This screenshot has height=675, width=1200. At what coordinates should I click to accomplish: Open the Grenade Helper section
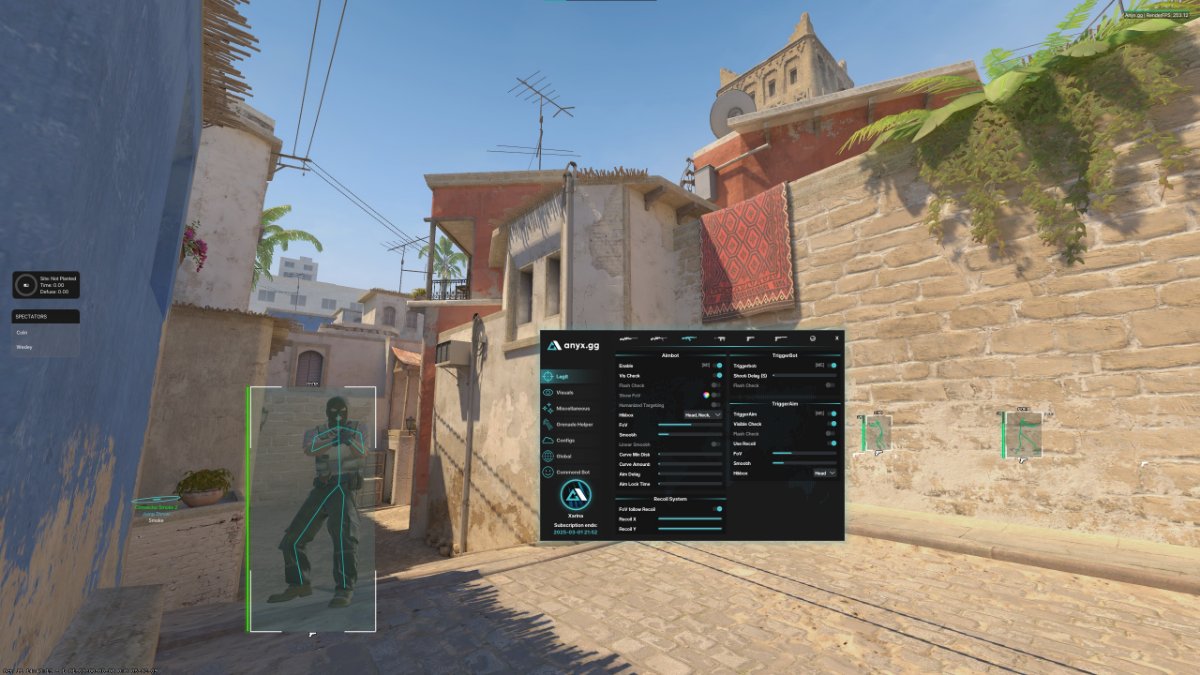coord(572,424)
